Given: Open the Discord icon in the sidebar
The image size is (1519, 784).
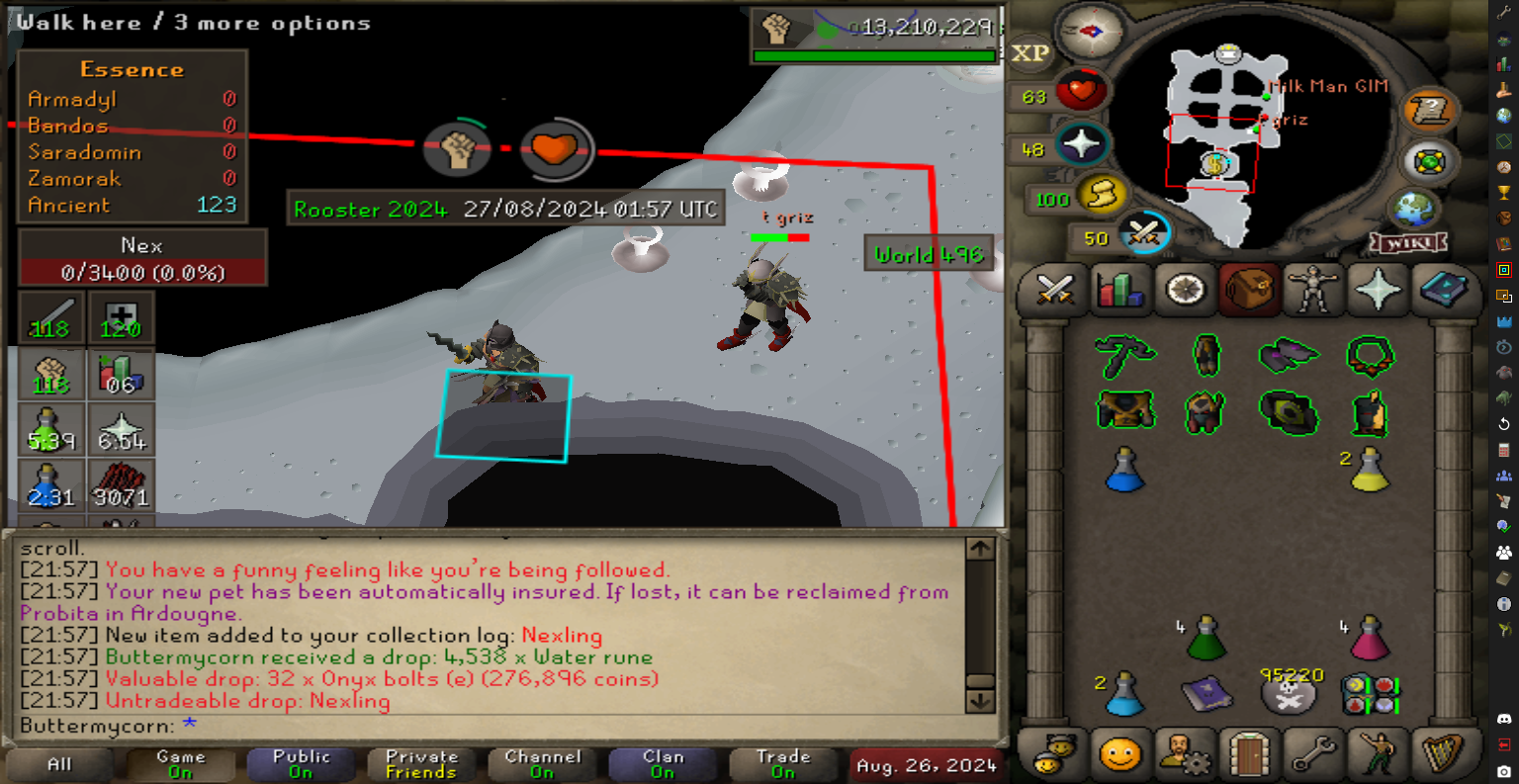Looking at the screenshot, I should pos(1504,719).
